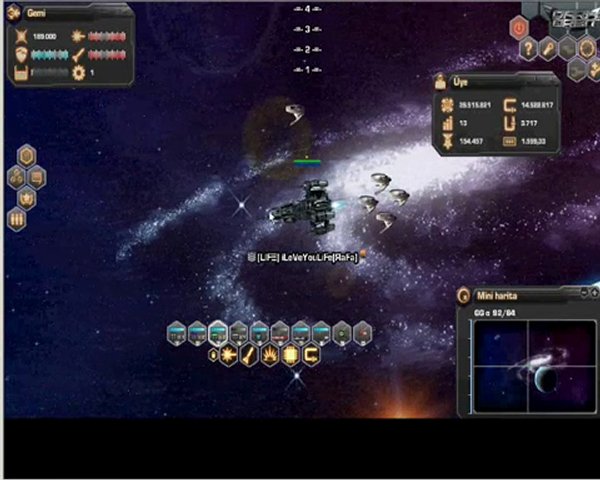
Task: Select the green-dot slot in the hotbar
Action: point(341,331)
